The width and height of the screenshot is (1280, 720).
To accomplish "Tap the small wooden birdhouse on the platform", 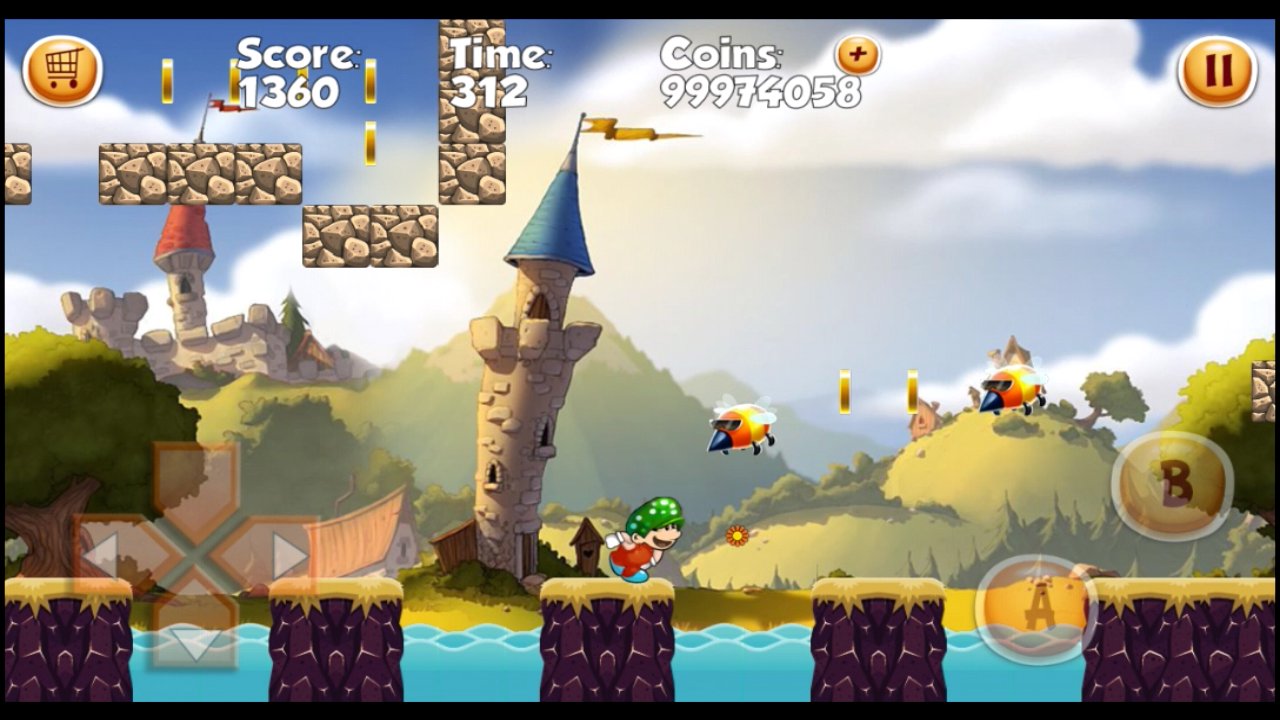I will (588, 545).
